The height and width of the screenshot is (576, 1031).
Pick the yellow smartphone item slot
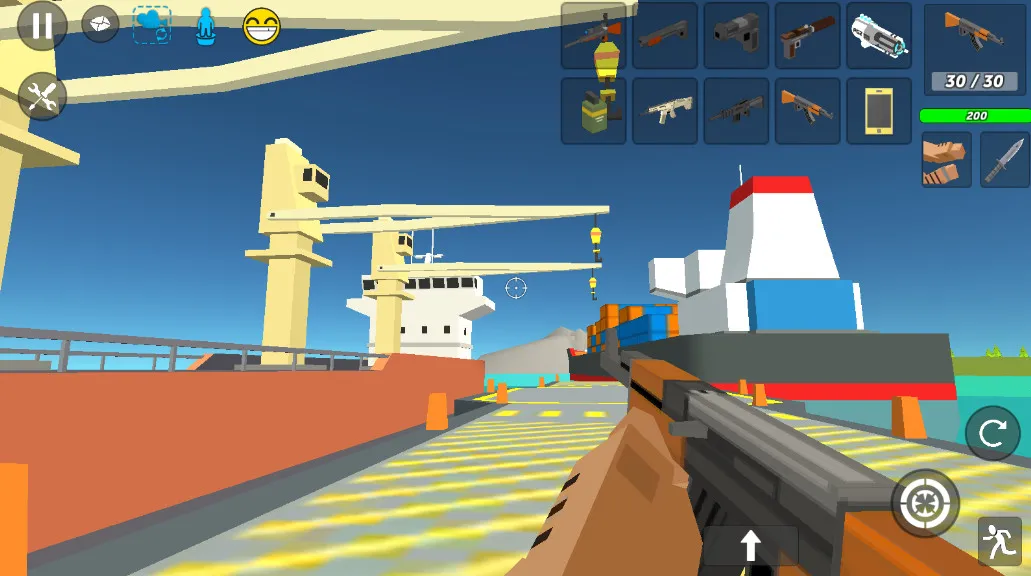pyautogui.click(x=879, y=111)
